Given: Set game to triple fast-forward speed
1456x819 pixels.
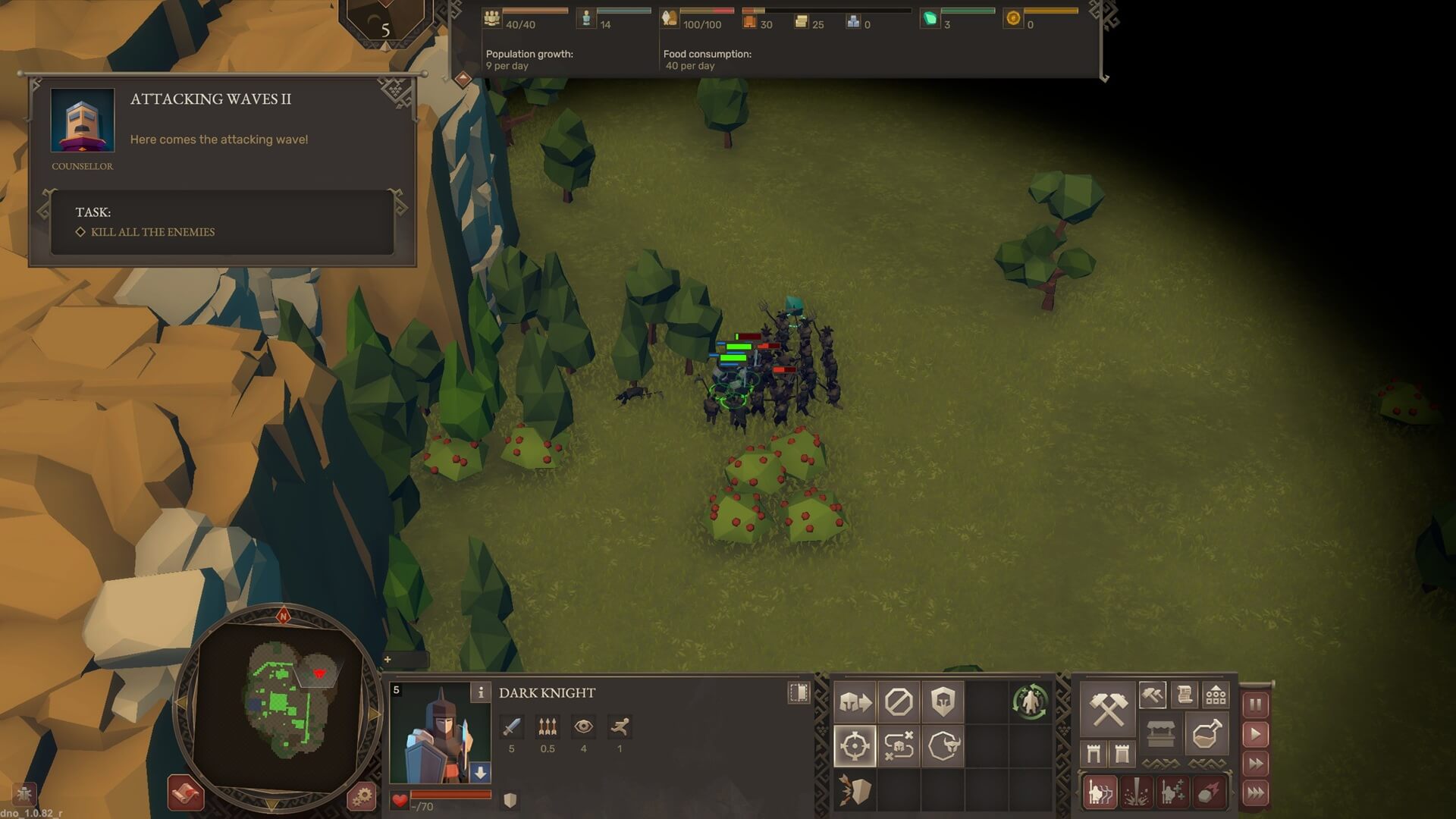Looking at the screenshot, I should [x=1256, y=793].
